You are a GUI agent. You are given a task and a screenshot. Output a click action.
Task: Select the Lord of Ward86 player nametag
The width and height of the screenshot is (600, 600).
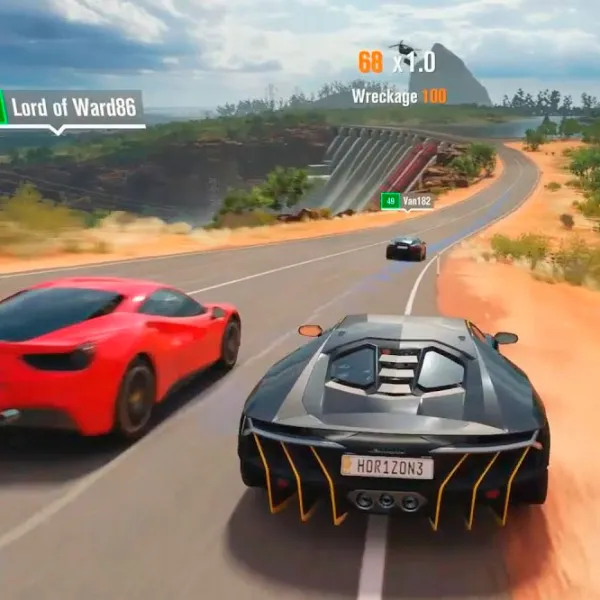72,108
